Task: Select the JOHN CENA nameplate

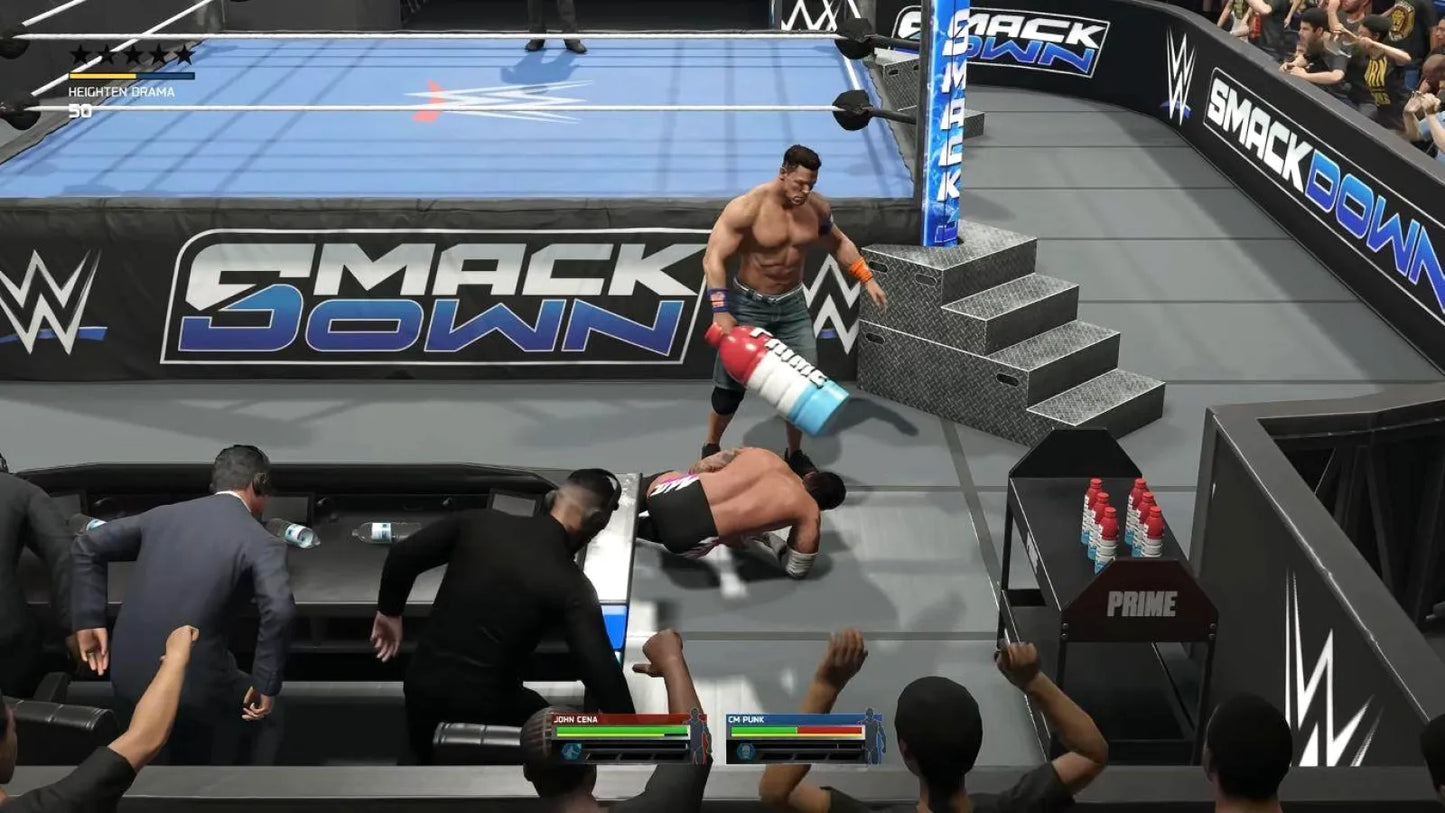Action: pos(575,719)
